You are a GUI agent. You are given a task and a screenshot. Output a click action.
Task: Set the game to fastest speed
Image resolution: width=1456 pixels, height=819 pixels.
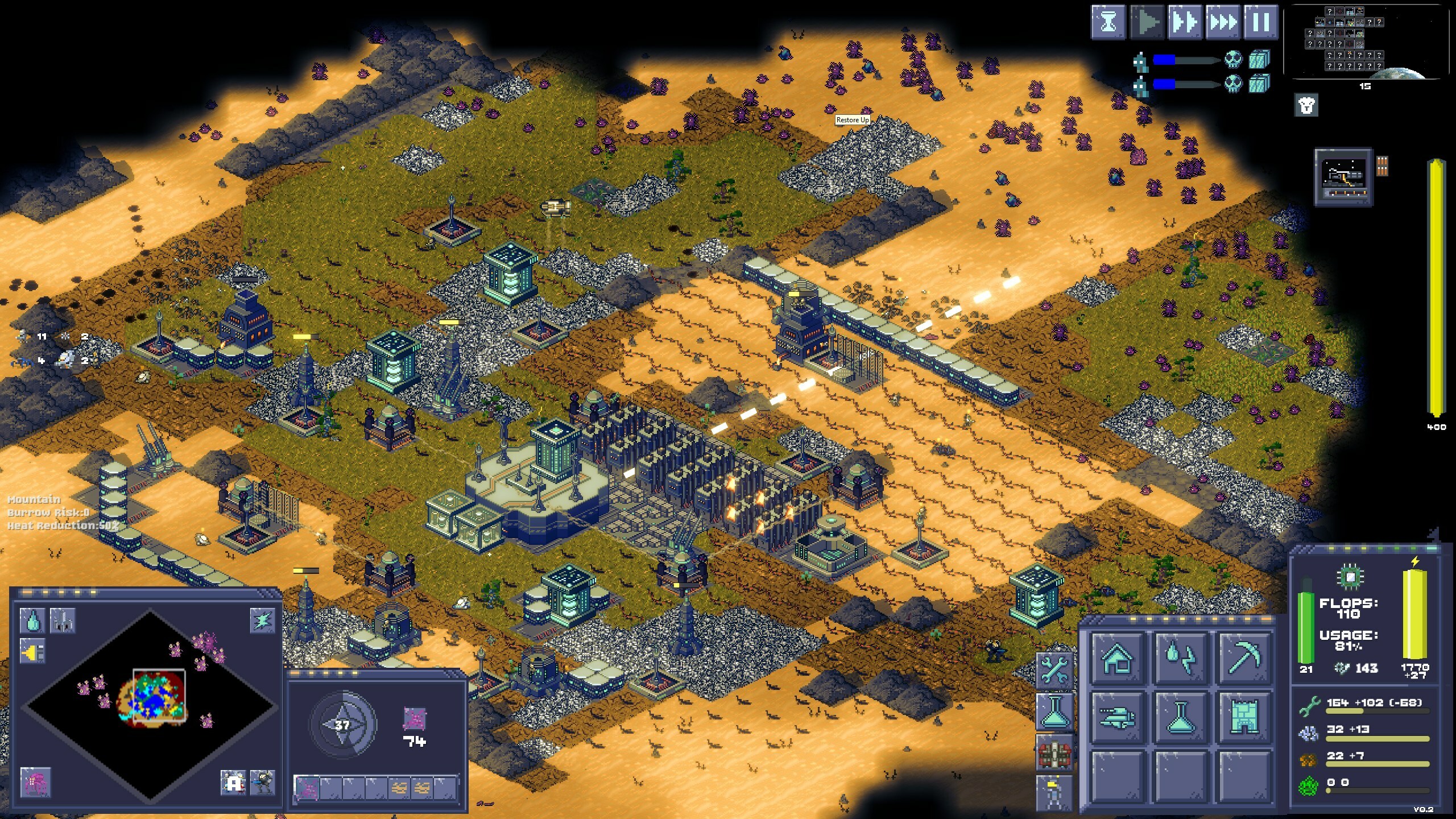(1223, 23)
